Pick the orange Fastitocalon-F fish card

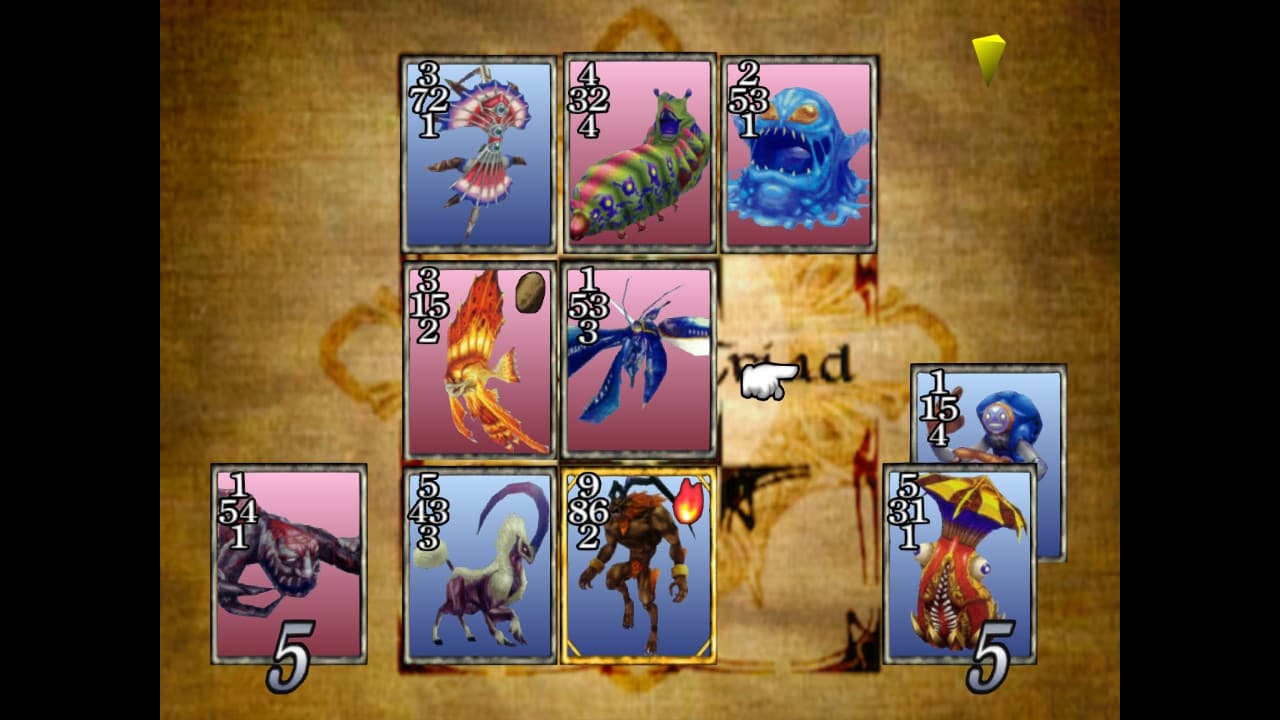click(478, 360)
